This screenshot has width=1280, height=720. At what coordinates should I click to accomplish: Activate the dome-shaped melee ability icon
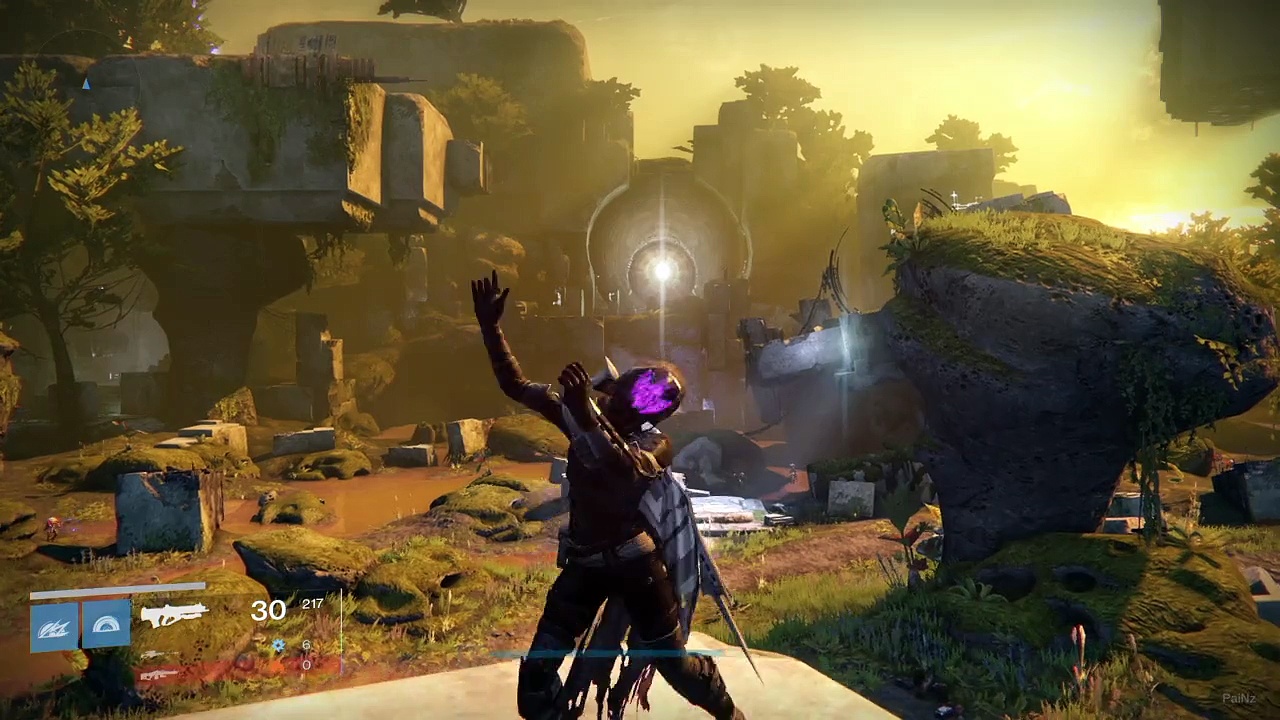[105, 625]
